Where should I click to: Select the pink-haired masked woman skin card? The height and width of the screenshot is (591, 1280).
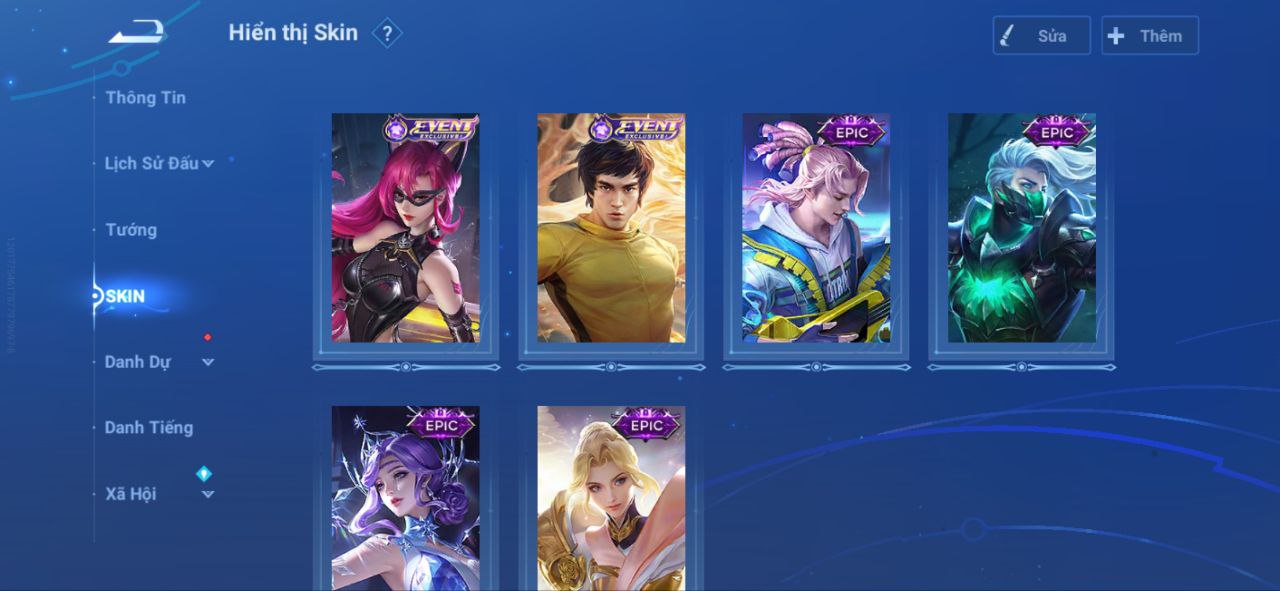point(406,228)
